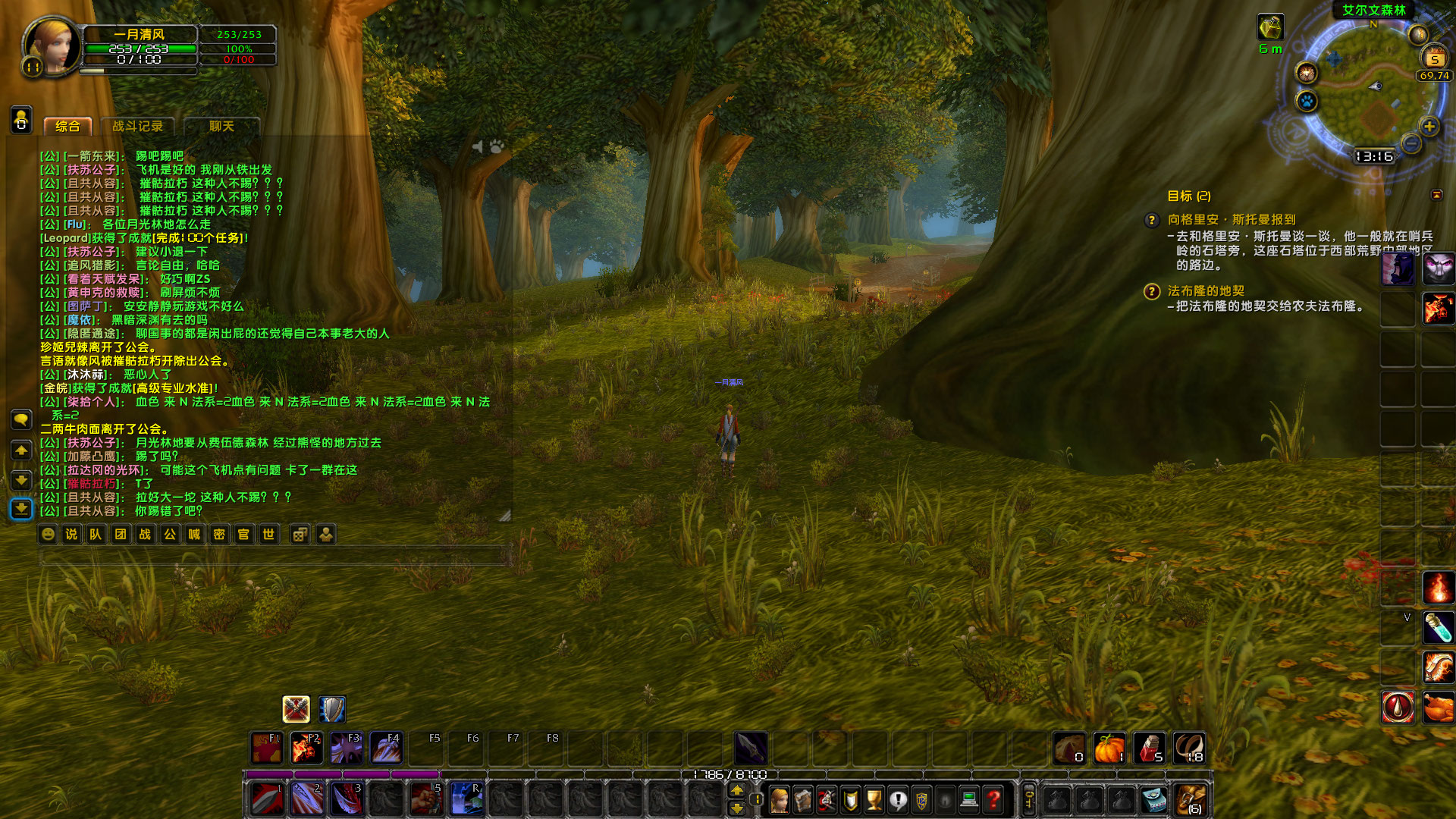Select the 公 guild chat channel button

pyautogui.click(x=171, y=535)
